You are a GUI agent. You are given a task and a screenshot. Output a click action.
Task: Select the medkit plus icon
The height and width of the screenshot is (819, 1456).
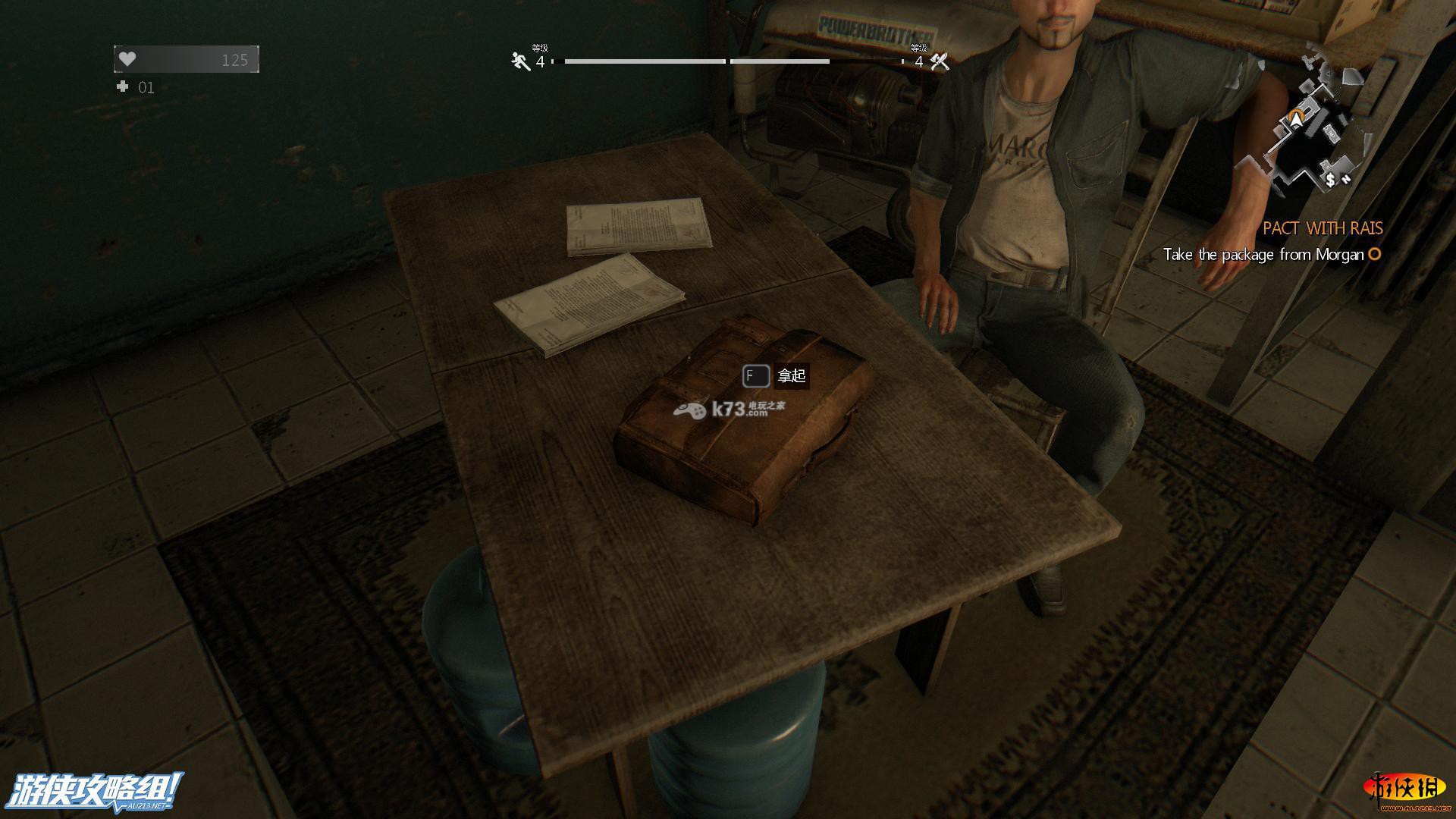pos(123,87)
